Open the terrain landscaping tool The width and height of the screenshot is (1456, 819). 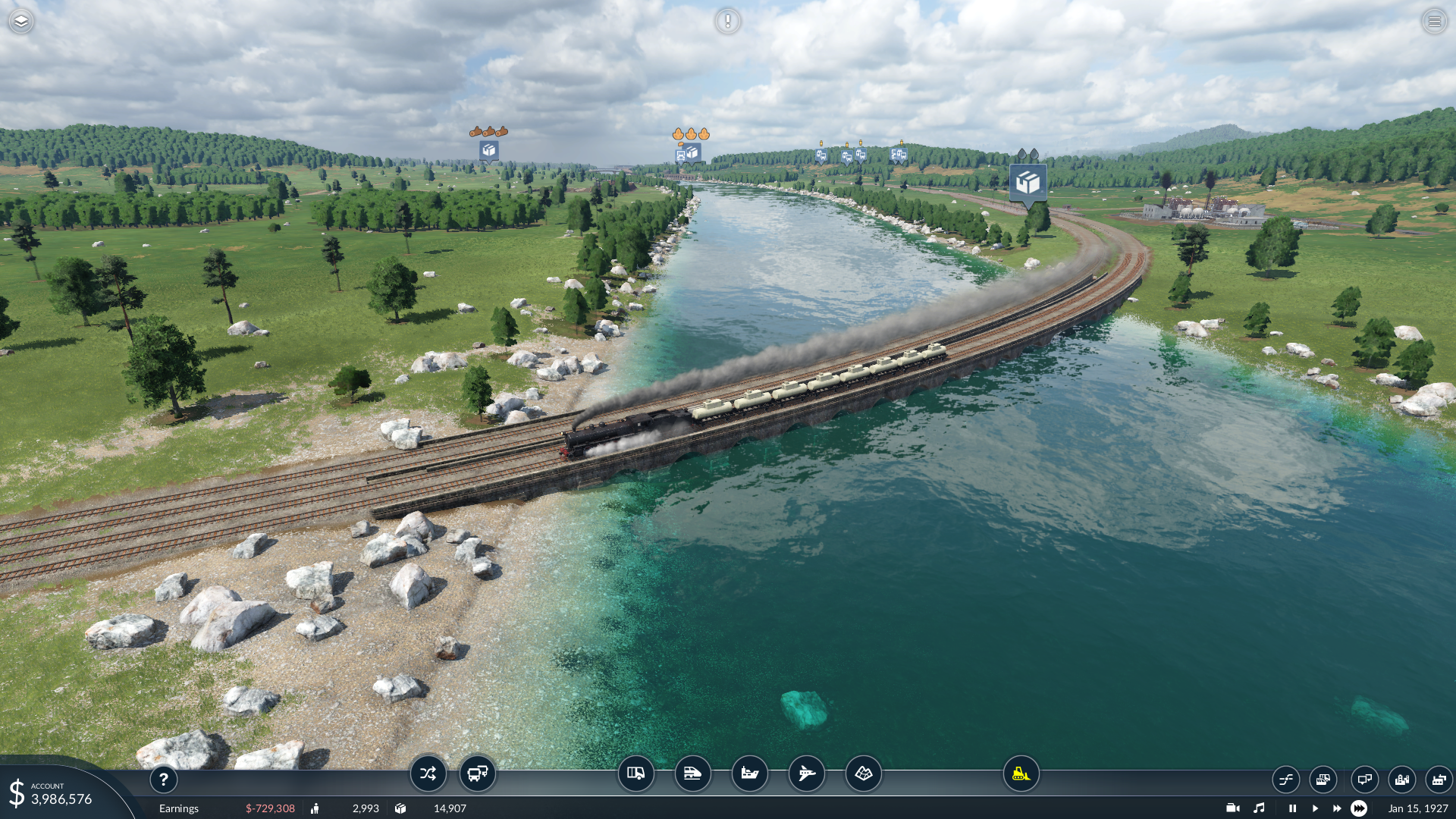pyautogui.click(x=863, y=773)
